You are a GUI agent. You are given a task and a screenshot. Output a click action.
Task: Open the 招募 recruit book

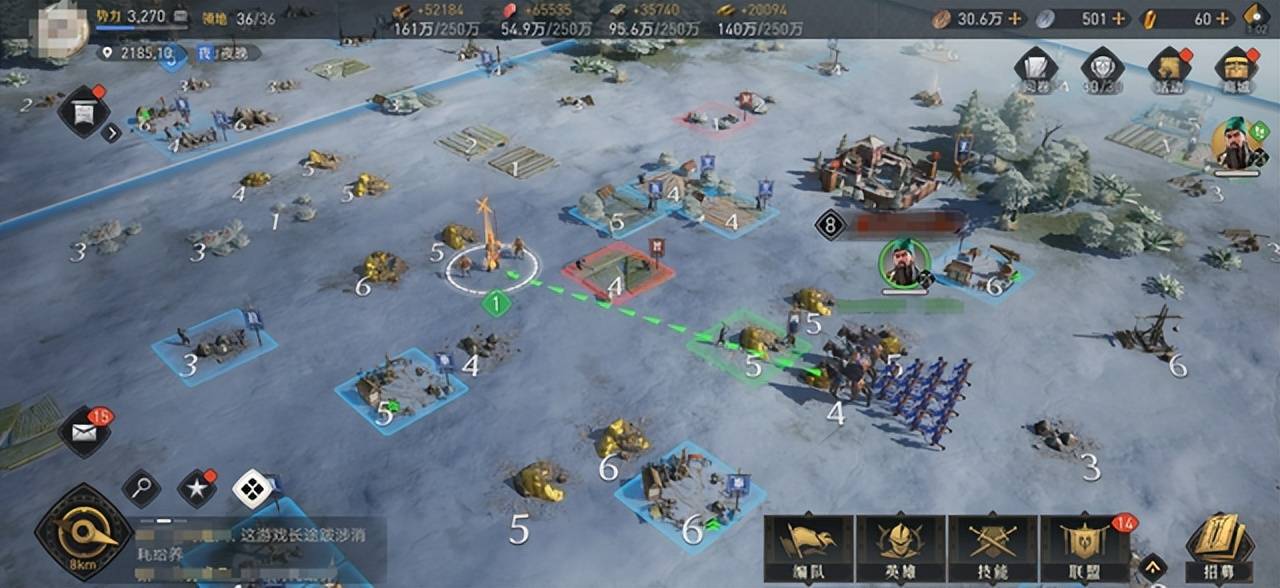tap(1220, 545)
